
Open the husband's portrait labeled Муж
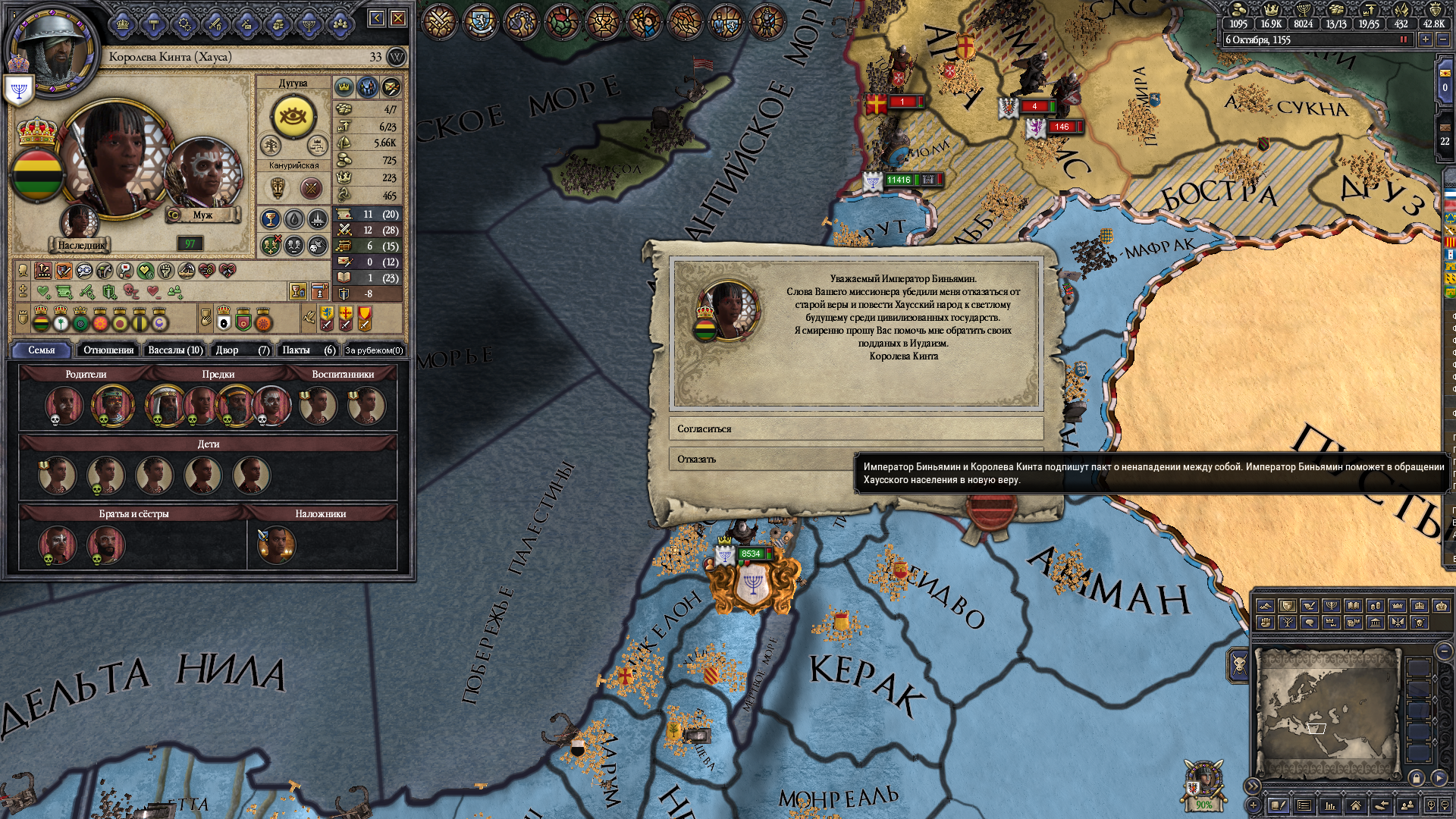(x=203, y=176)
